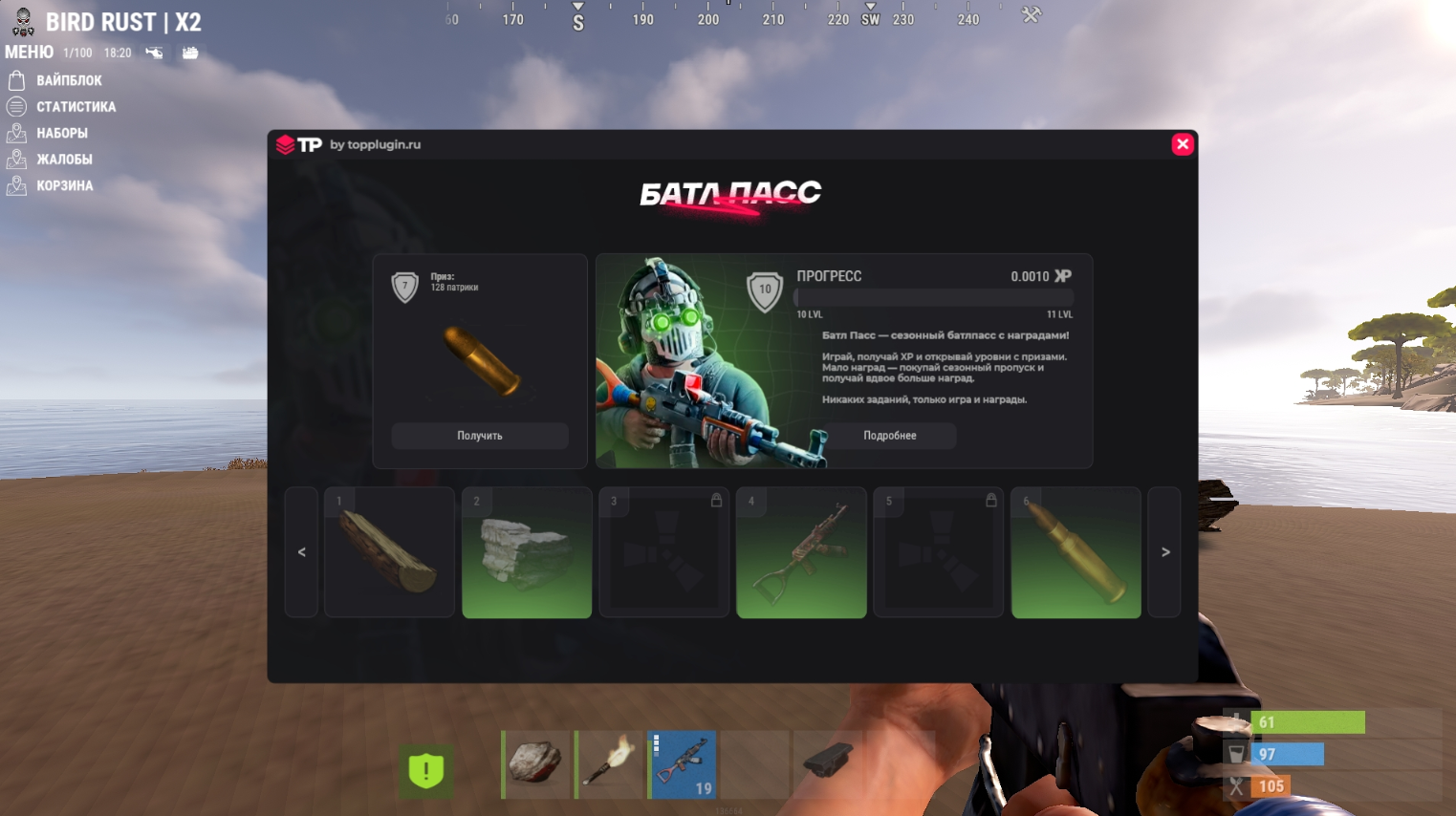Screen dimensions: 1456x816
Task: Select the locked level 5 reward tile
Action: [x=939, y=552]
